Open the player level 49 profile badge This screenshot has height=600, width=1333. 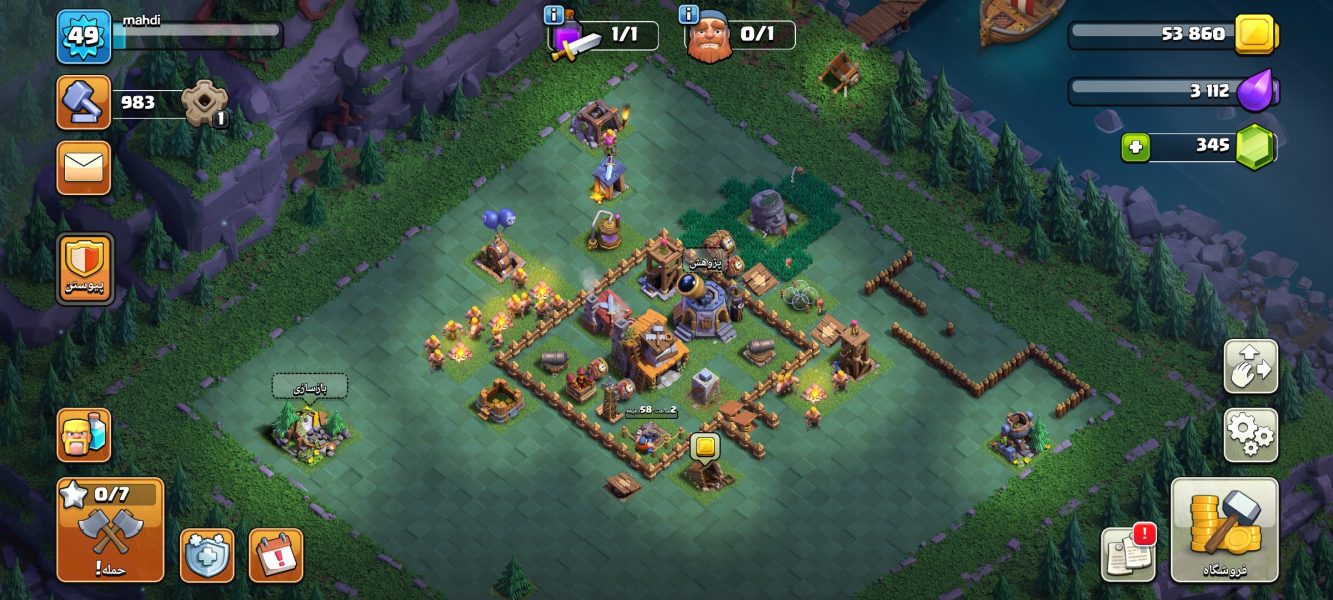point(84,37)
